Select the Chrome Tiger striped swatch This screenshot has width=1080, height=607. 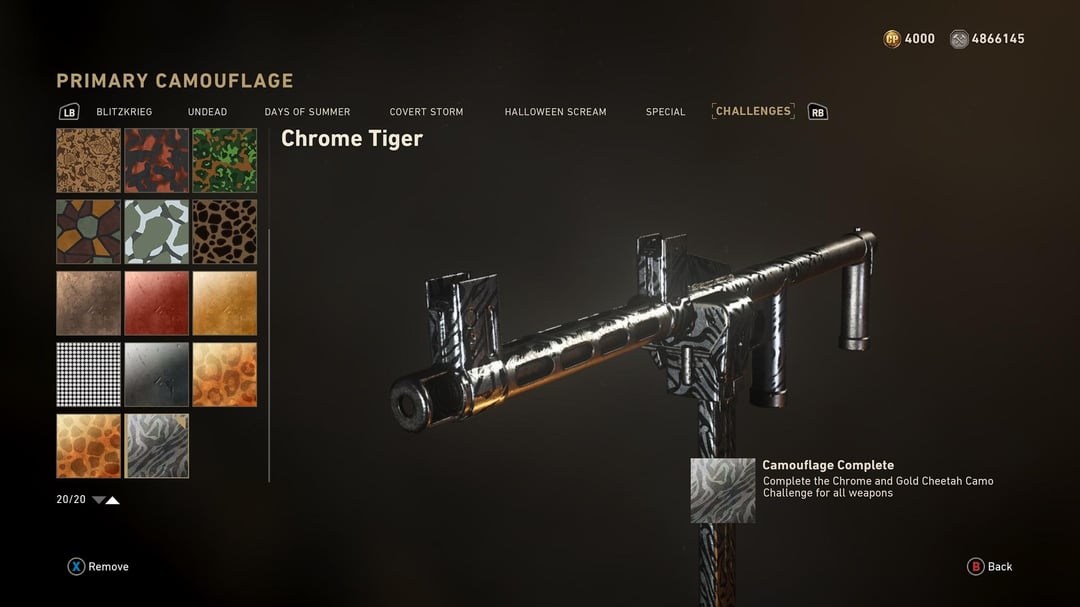click(x=156, y=446)
